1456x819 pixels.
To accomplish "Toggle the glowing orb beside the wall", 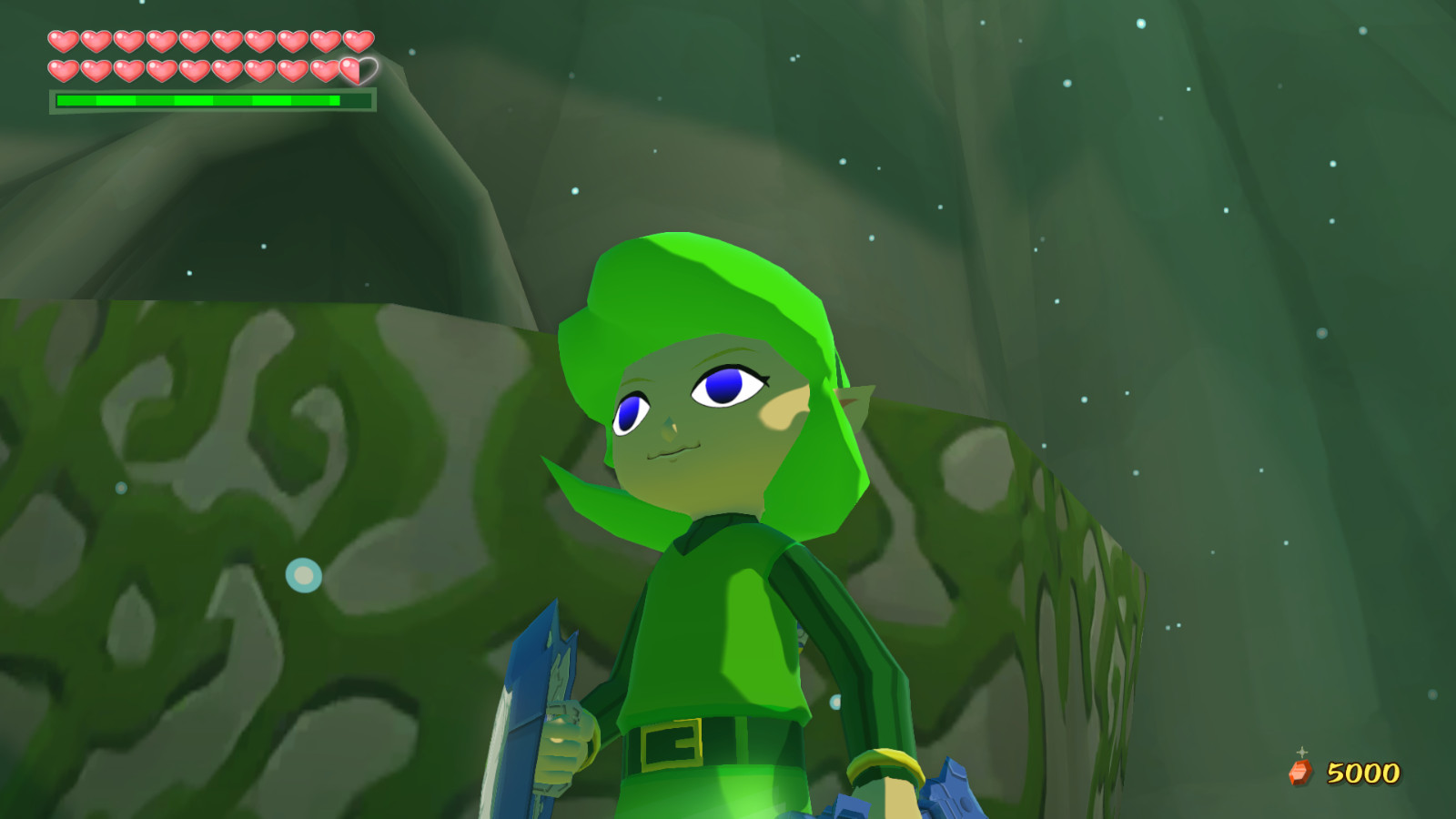I will click(302, 574).
